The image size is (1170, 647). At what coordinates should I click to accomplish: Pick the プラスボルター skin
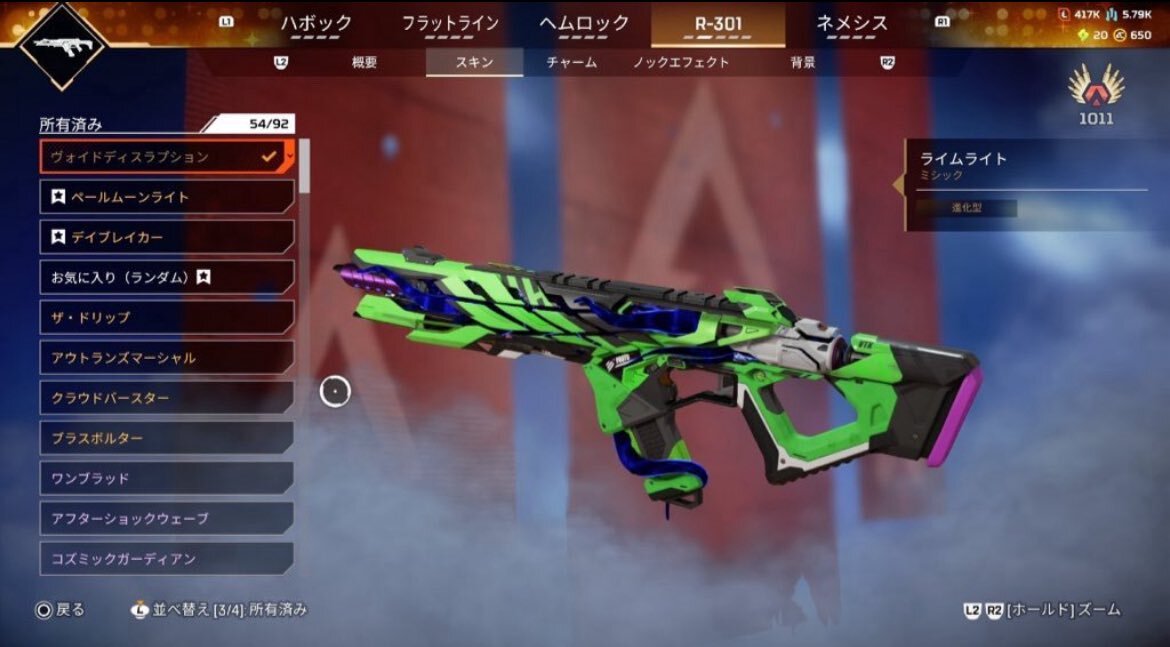click(166, 438)
